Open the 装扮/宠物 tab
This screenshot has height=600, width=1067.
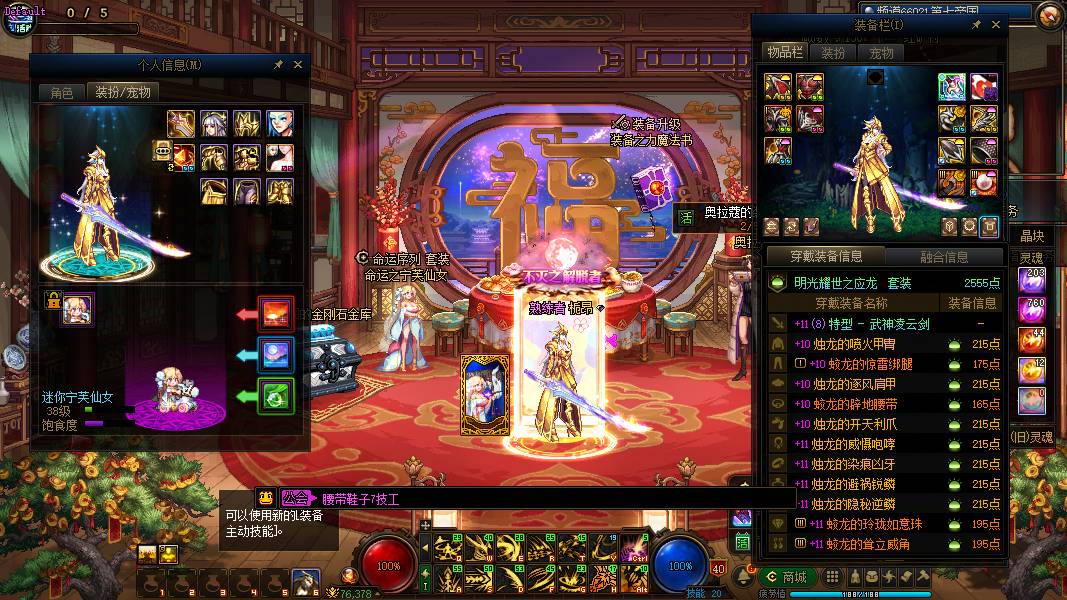click(123, 92)
